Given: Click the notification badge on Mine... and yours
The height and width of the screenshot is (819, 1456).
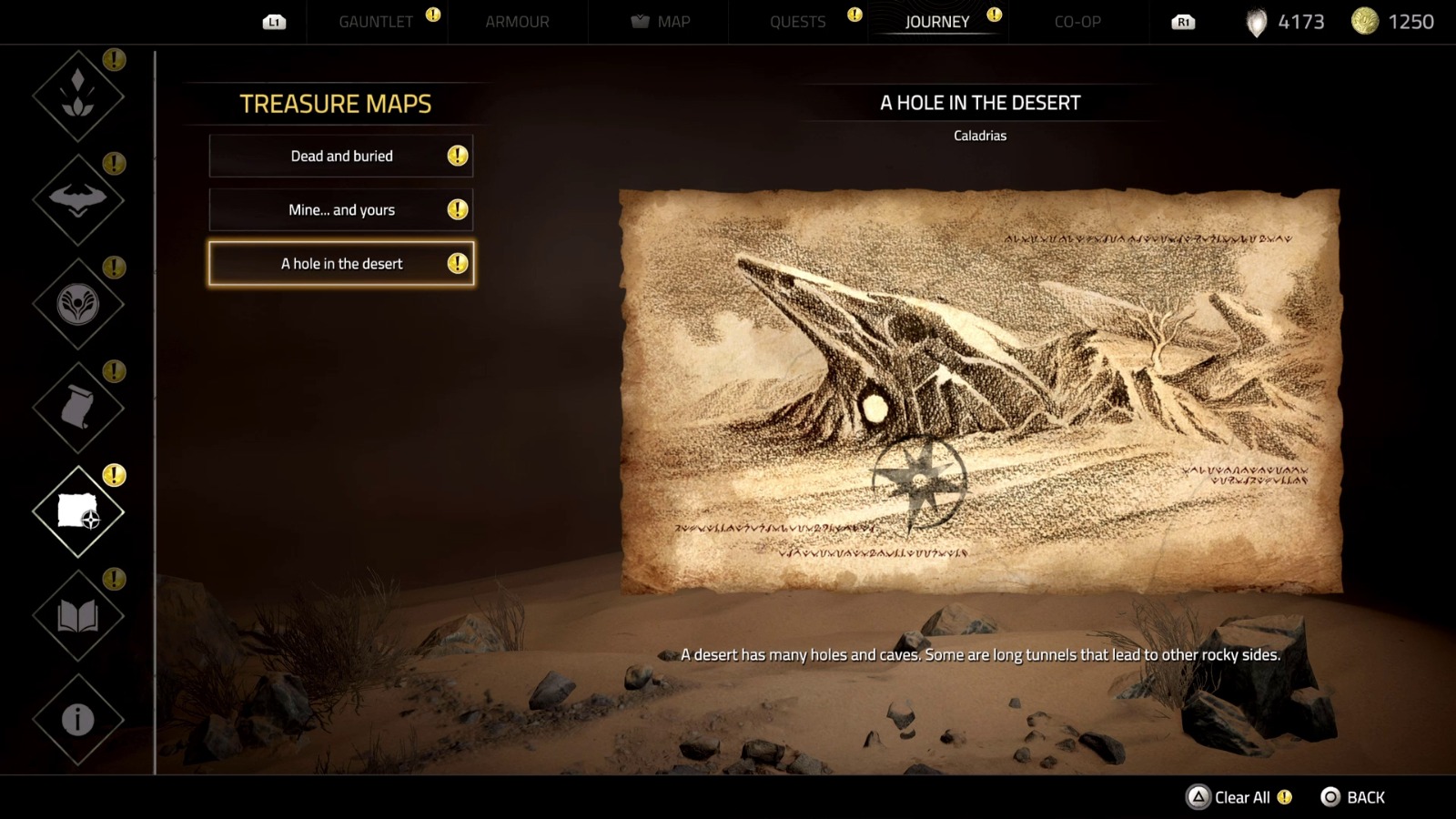Looking at the screenshot, I should coord(459,209).
